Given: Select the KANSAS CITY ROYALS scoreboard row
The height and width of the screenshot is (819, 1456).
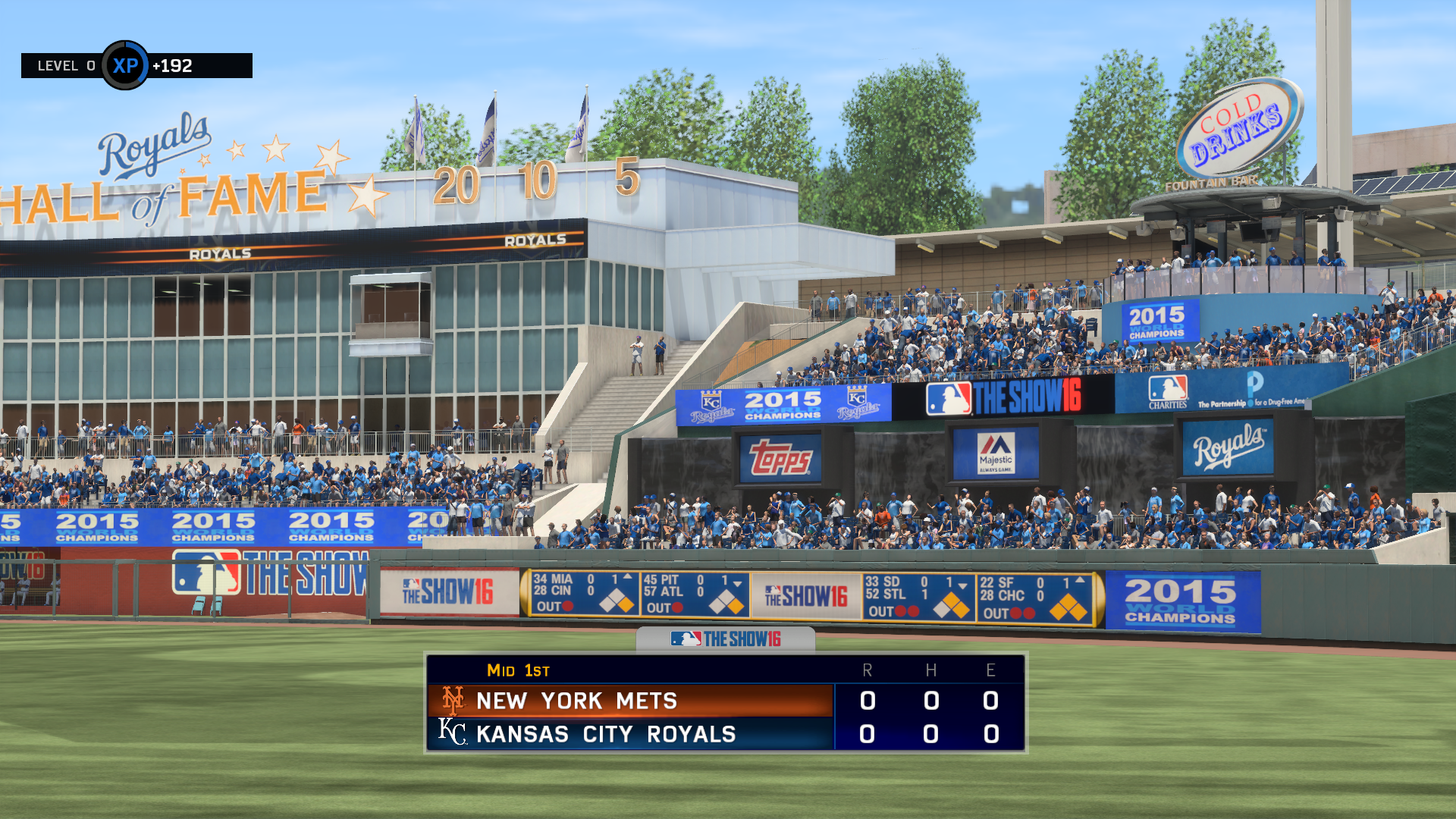Looking at the screenshot, I should [x=607, y=733].
